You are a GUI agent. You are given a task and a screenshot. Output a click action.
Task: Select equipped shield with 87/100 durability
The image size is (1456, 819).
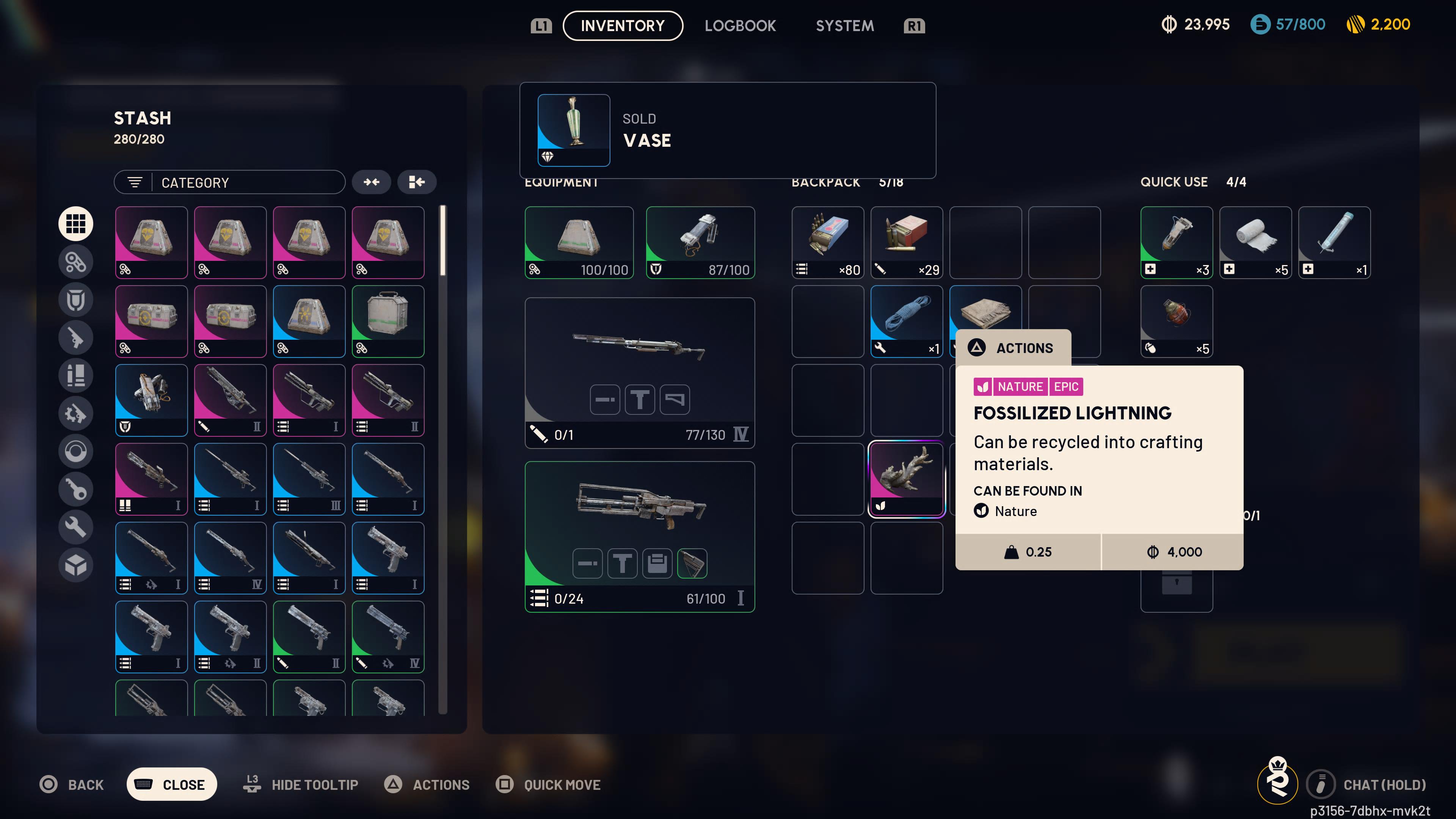700,242
